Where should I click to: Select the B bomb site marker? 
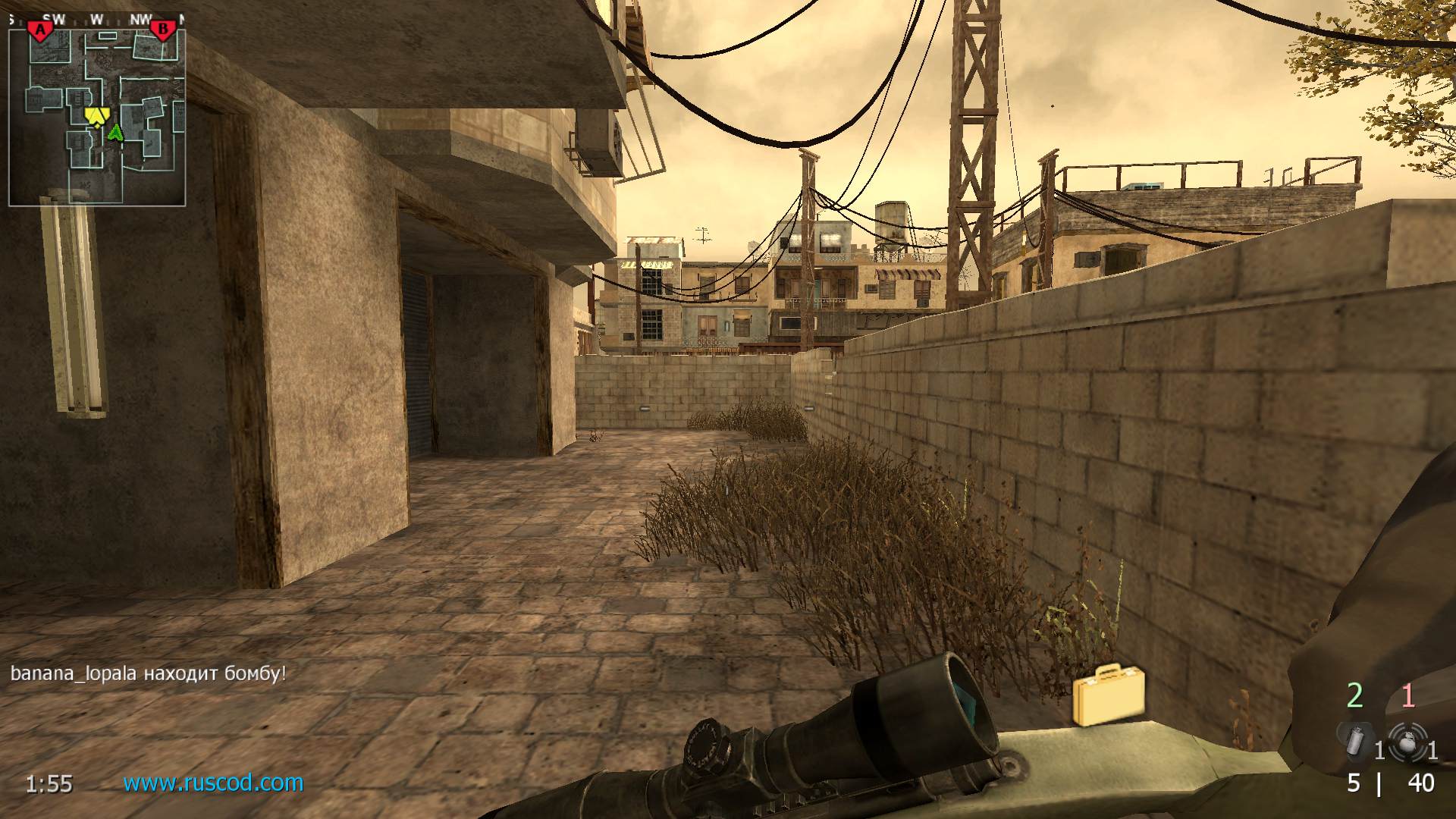(162, 30)
